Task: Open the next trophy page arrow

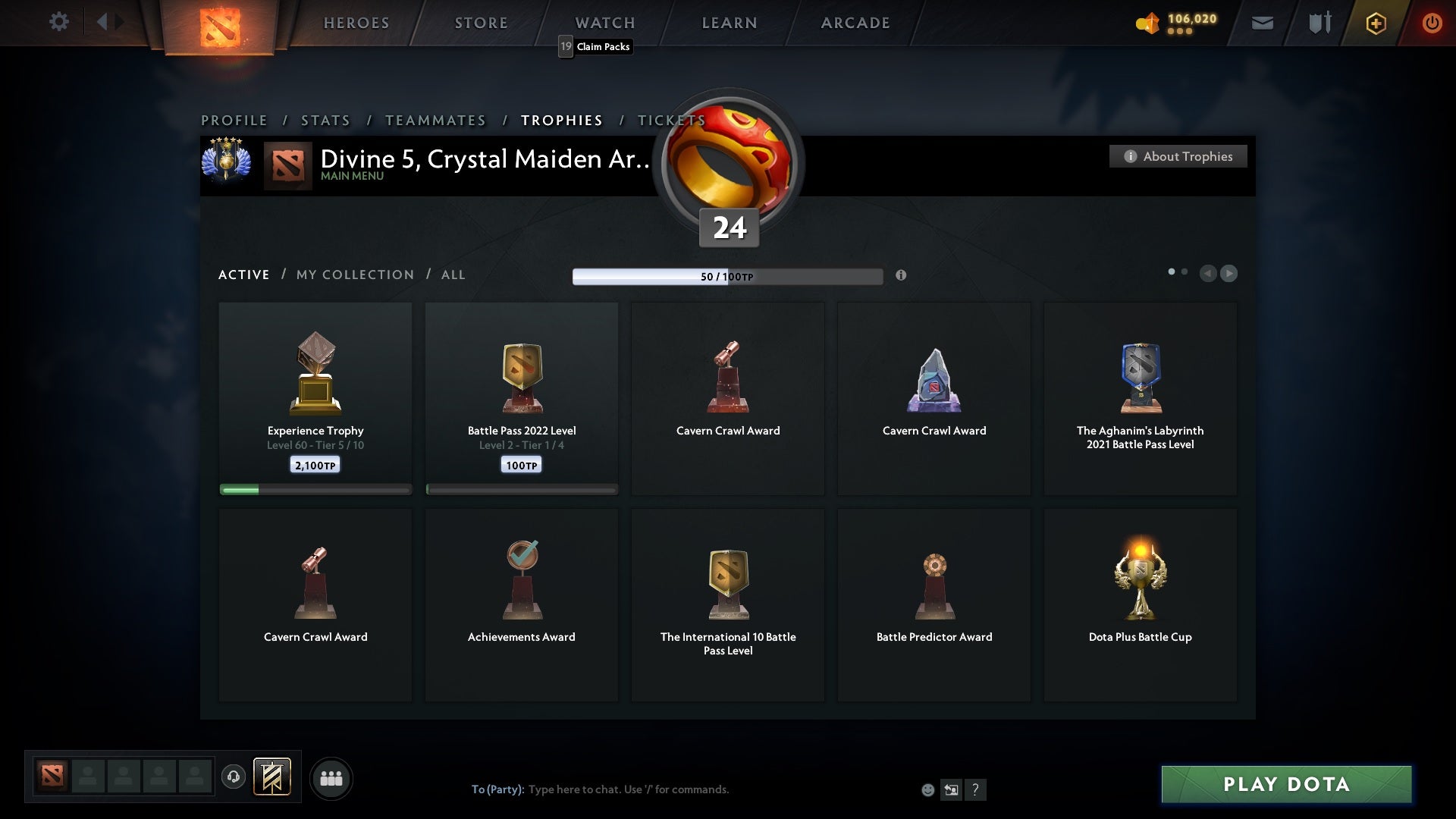Action: [1229, 274]
